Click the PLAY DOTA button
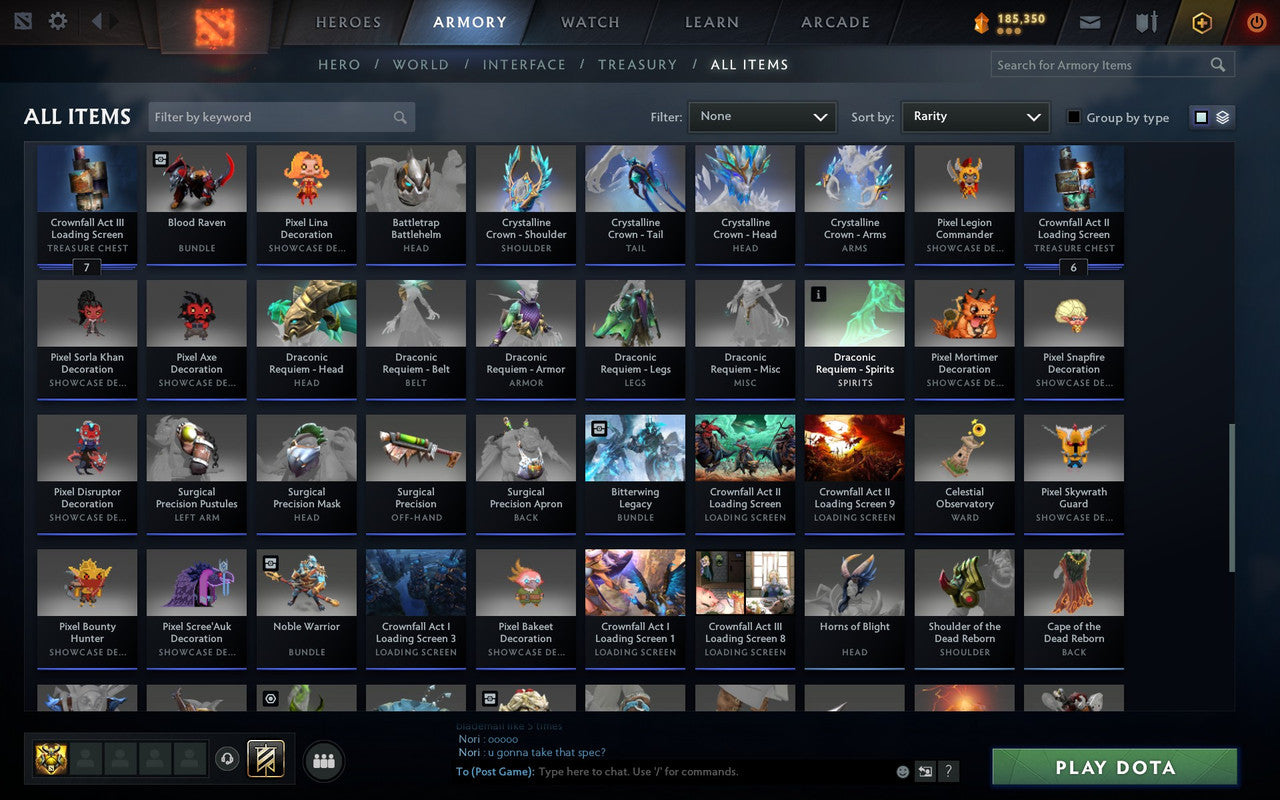Viewport: 1280px width, 800px height. click(x=1113, y=767)
